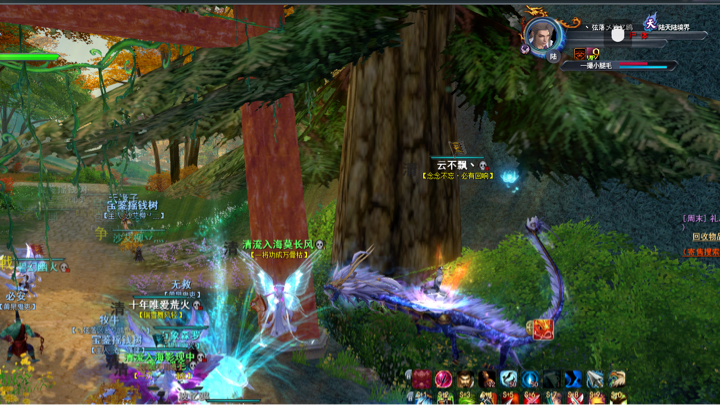
Task: Select the bearded warrior face skill
Action: [x=465, y=379]
